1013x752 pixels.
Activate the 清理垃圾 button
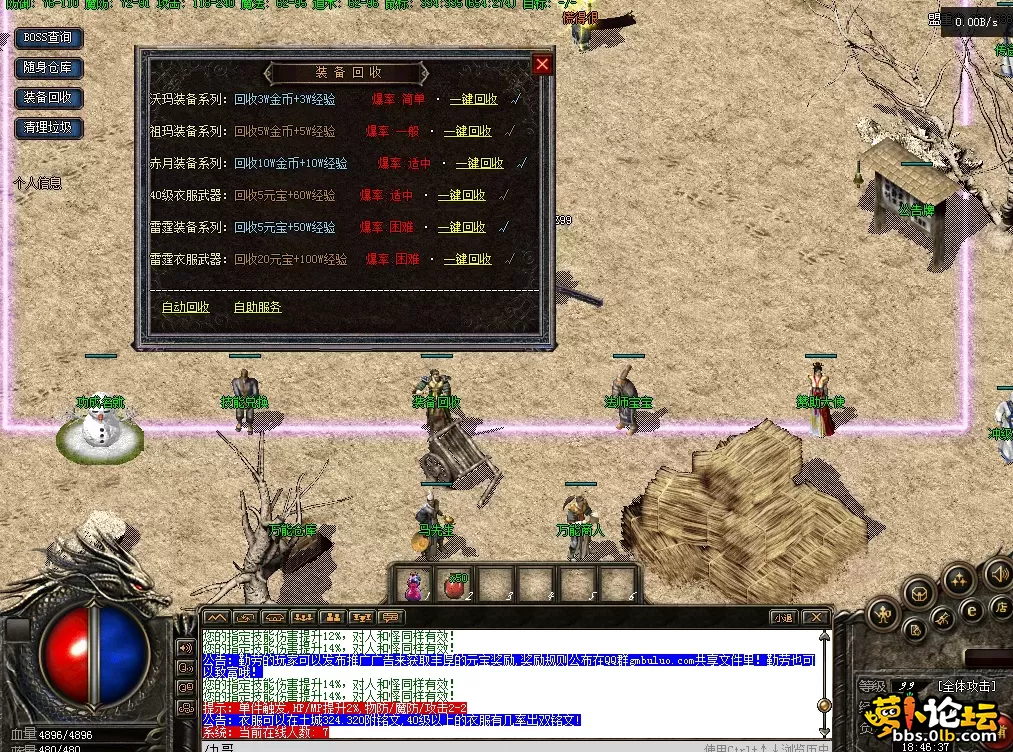point(48,128)
